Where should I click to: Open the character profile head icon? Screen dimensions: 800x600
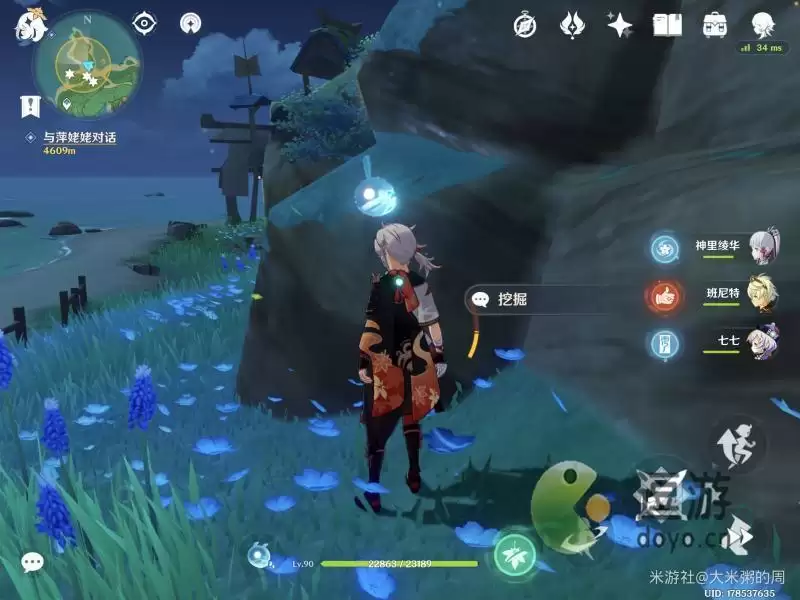(x=763, y=23)
